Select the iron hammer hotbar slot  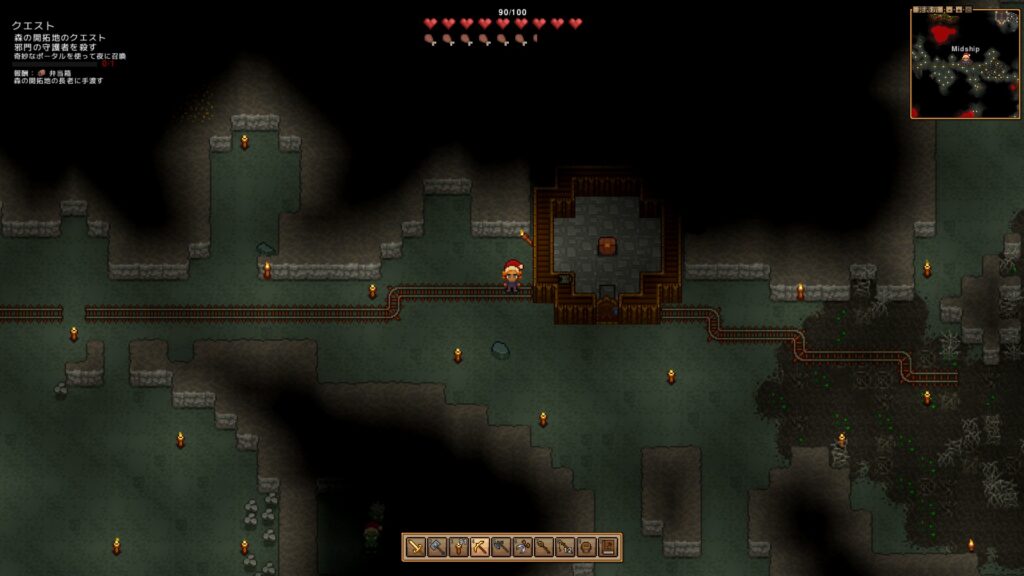coord(436,547)
